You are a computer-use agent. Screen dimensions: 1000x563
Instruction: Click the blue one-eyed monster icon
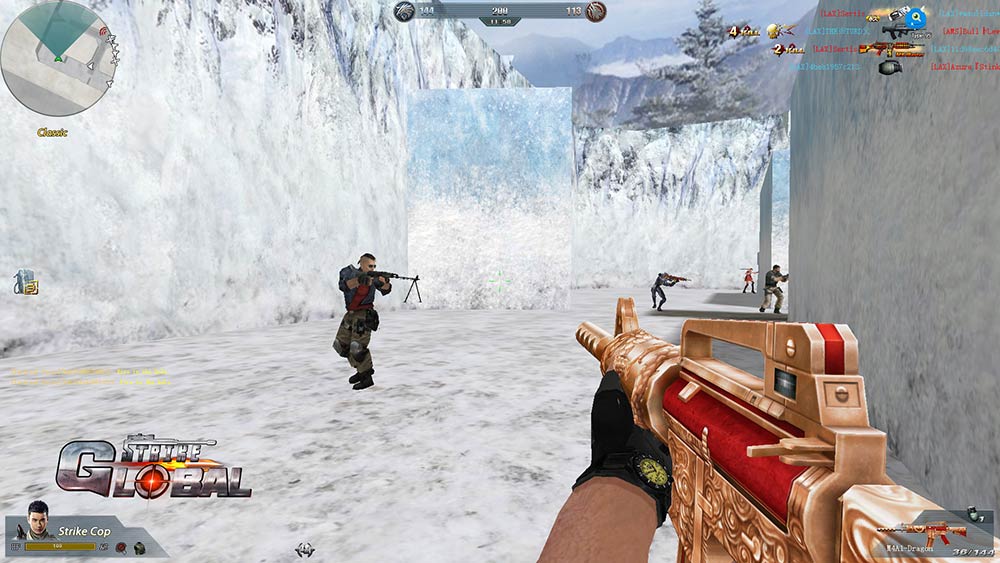(x=917, y=17)
